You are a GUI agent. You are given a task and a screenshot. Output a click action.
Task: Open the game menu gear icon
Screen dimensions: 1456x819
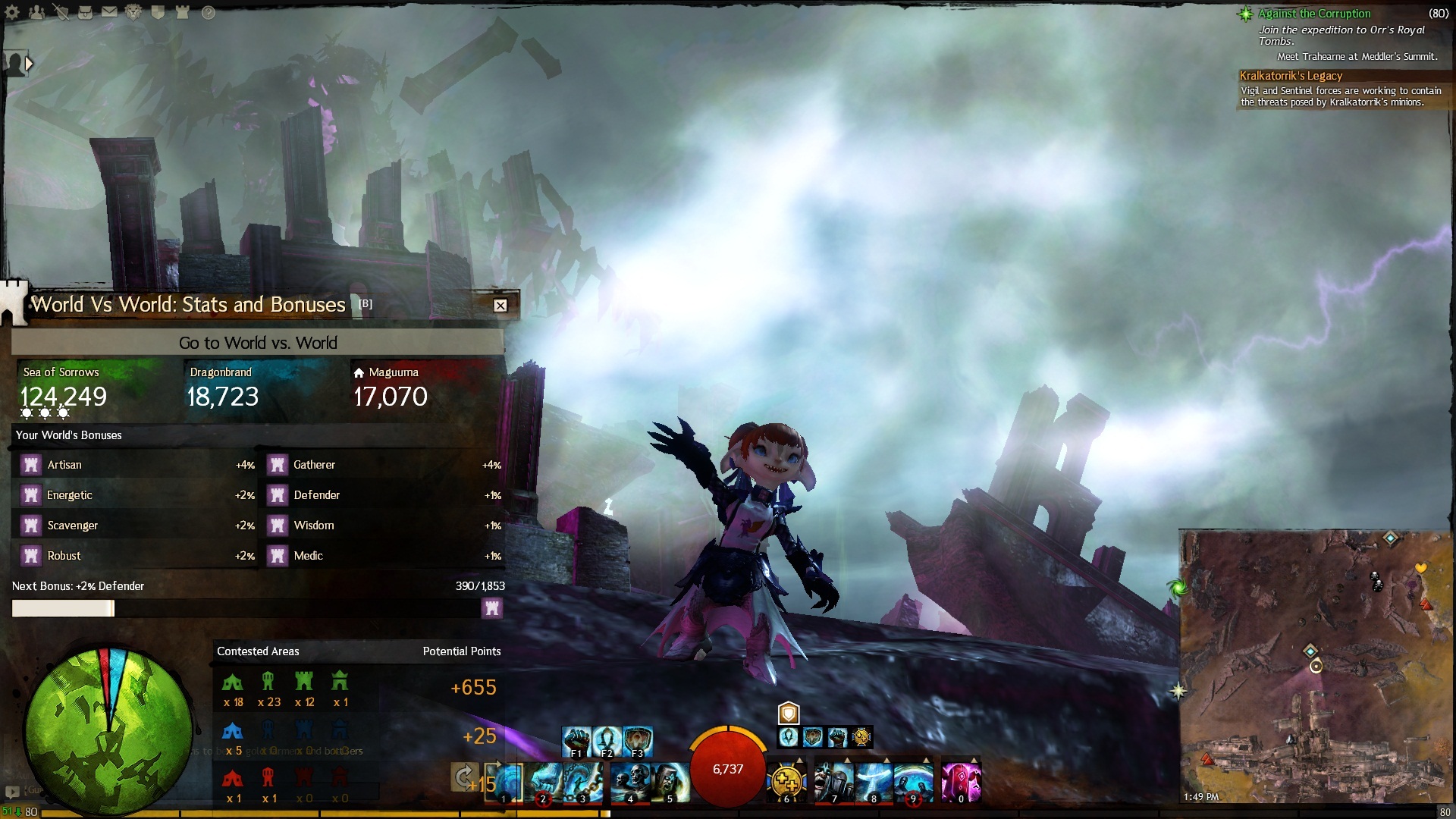tap(13, 12)
